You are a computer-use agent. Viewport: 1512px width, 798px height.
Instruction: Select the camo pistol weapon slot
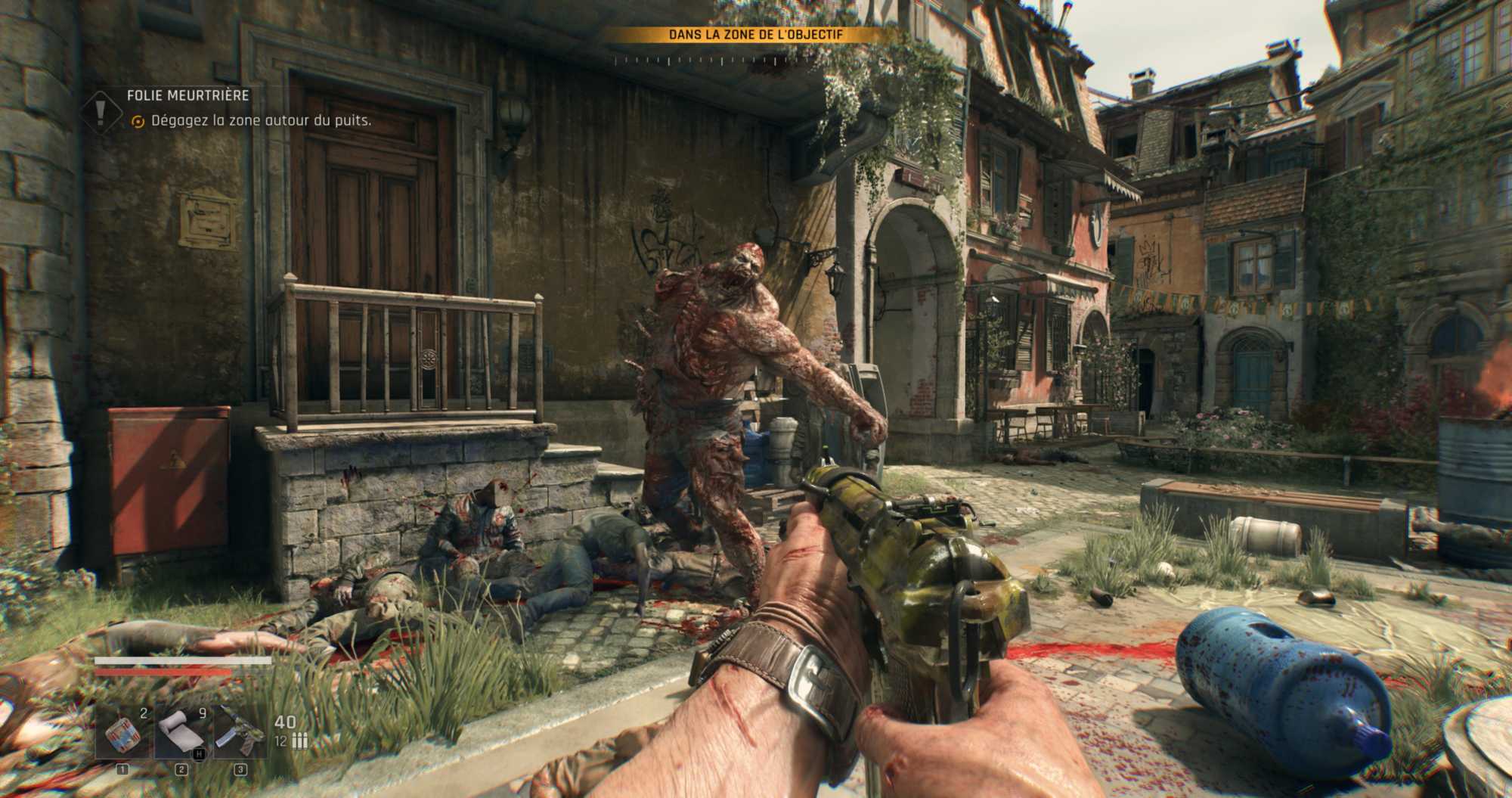click(x=240, y=733)
